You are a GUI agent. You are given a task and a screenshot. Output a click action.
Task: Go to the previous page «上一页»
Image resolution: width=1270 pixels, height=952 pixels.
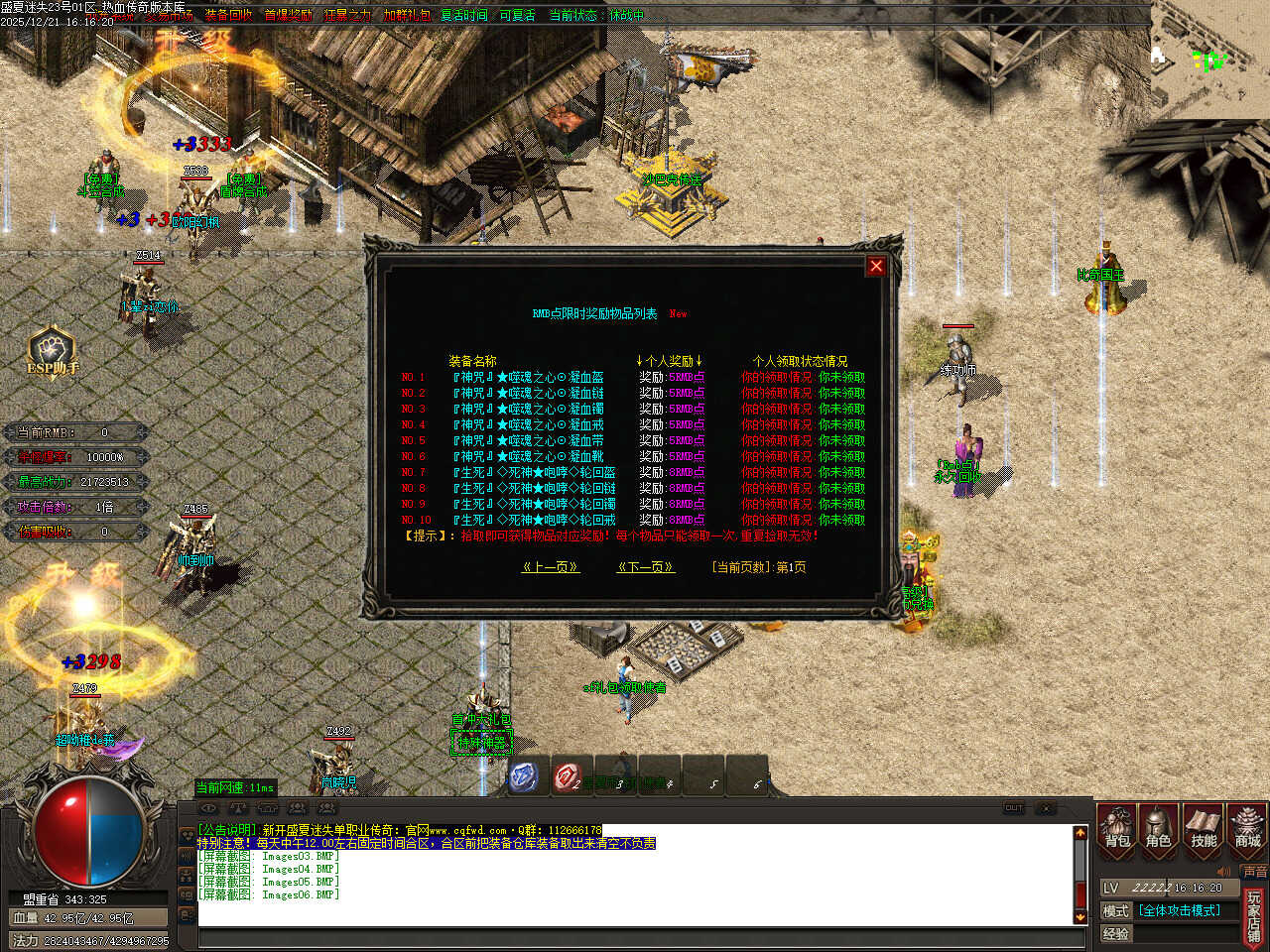[x=551, y=567]
